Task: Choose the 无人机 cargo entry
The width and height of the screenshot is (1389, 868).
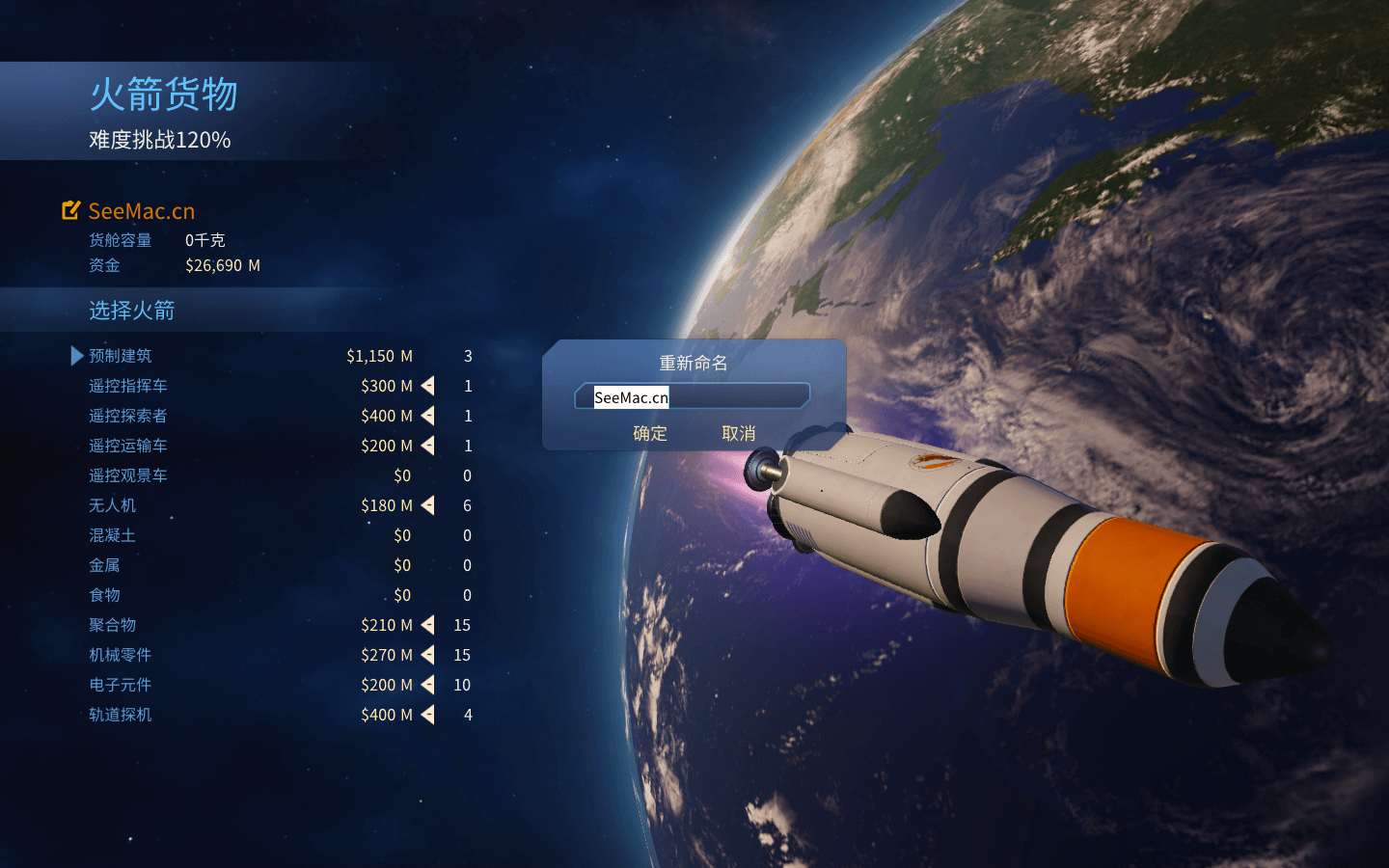Action: click(113, 505)
